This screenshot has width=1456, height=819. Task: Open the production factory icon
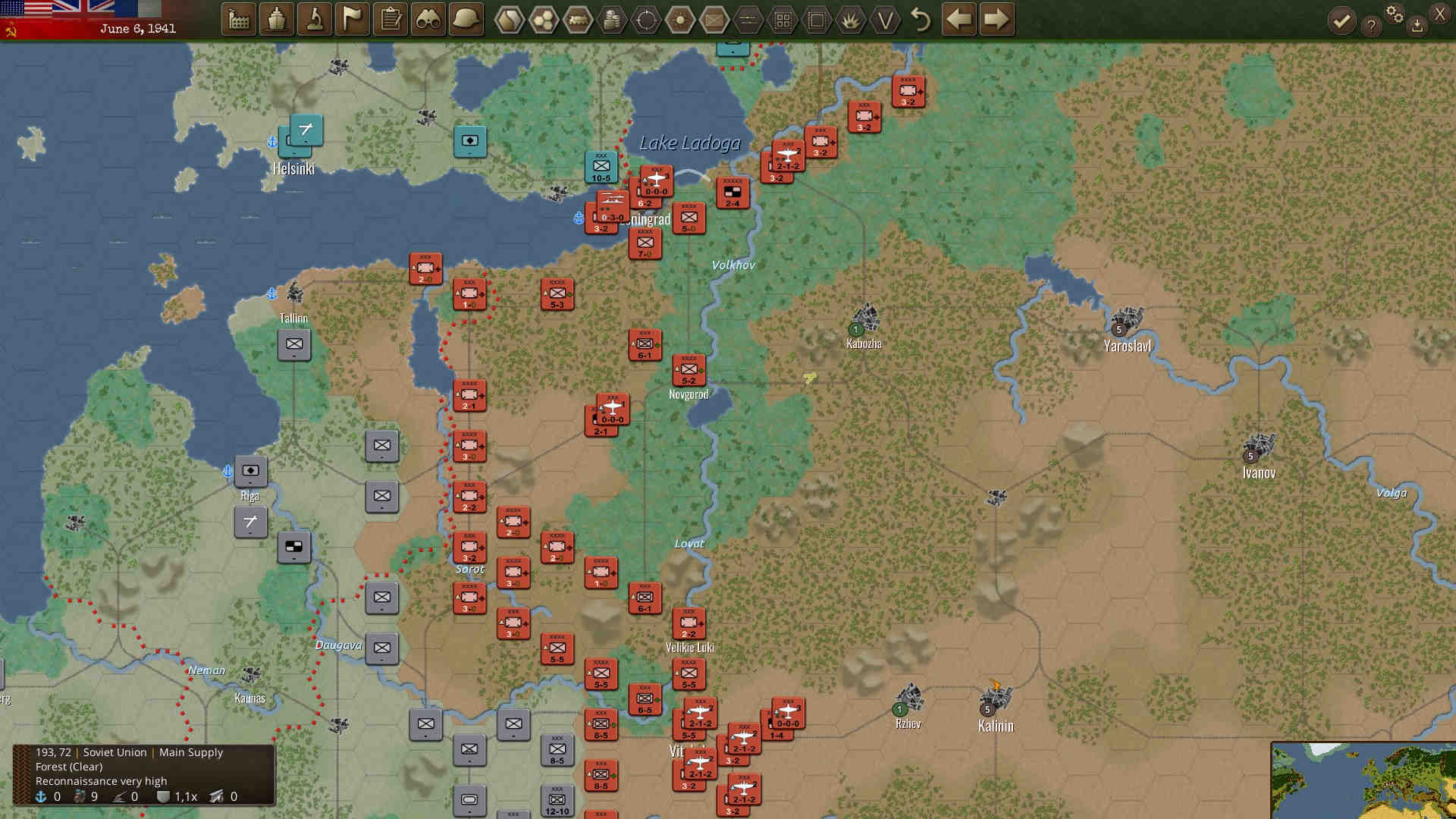[x=237, y=19]
